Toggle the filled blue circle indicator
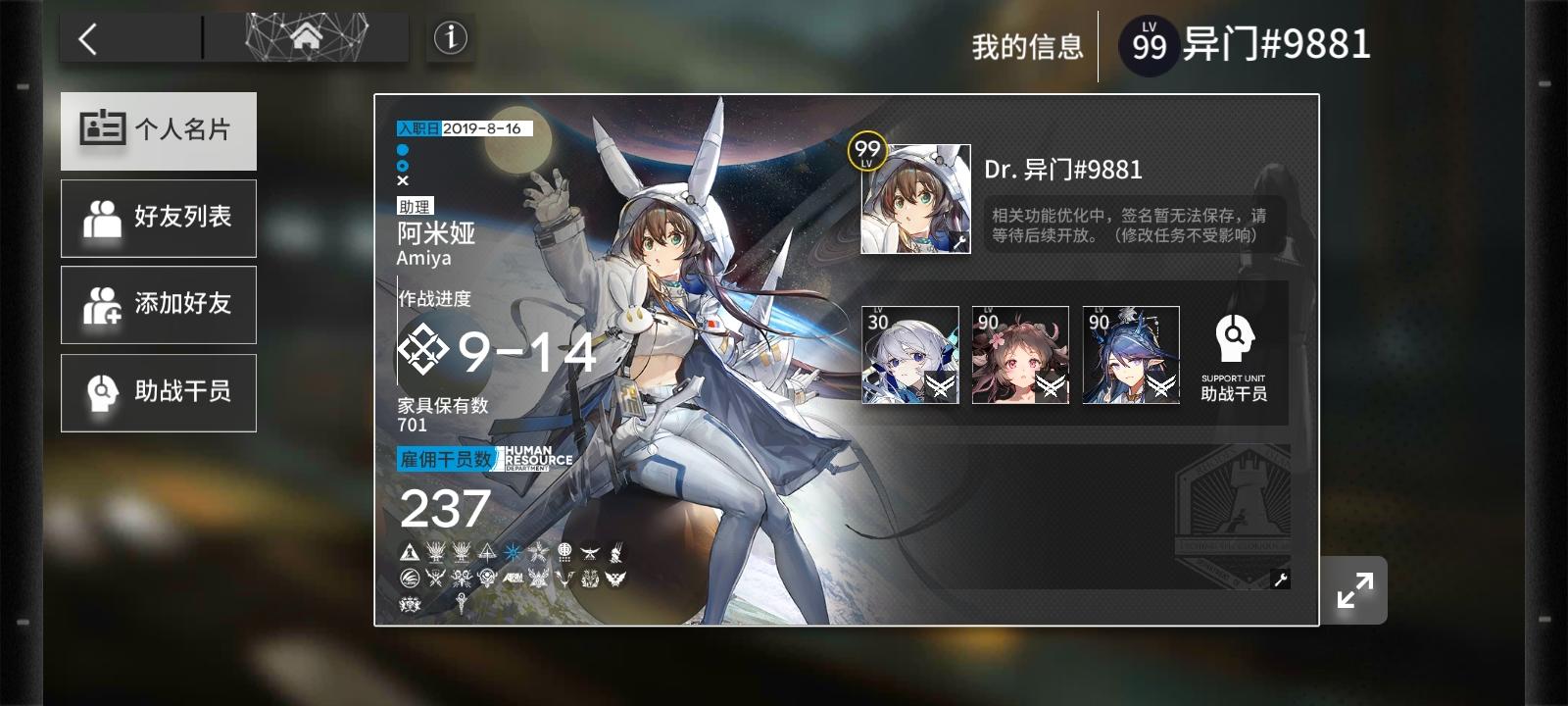The image size is (1568, 706). 402,149
